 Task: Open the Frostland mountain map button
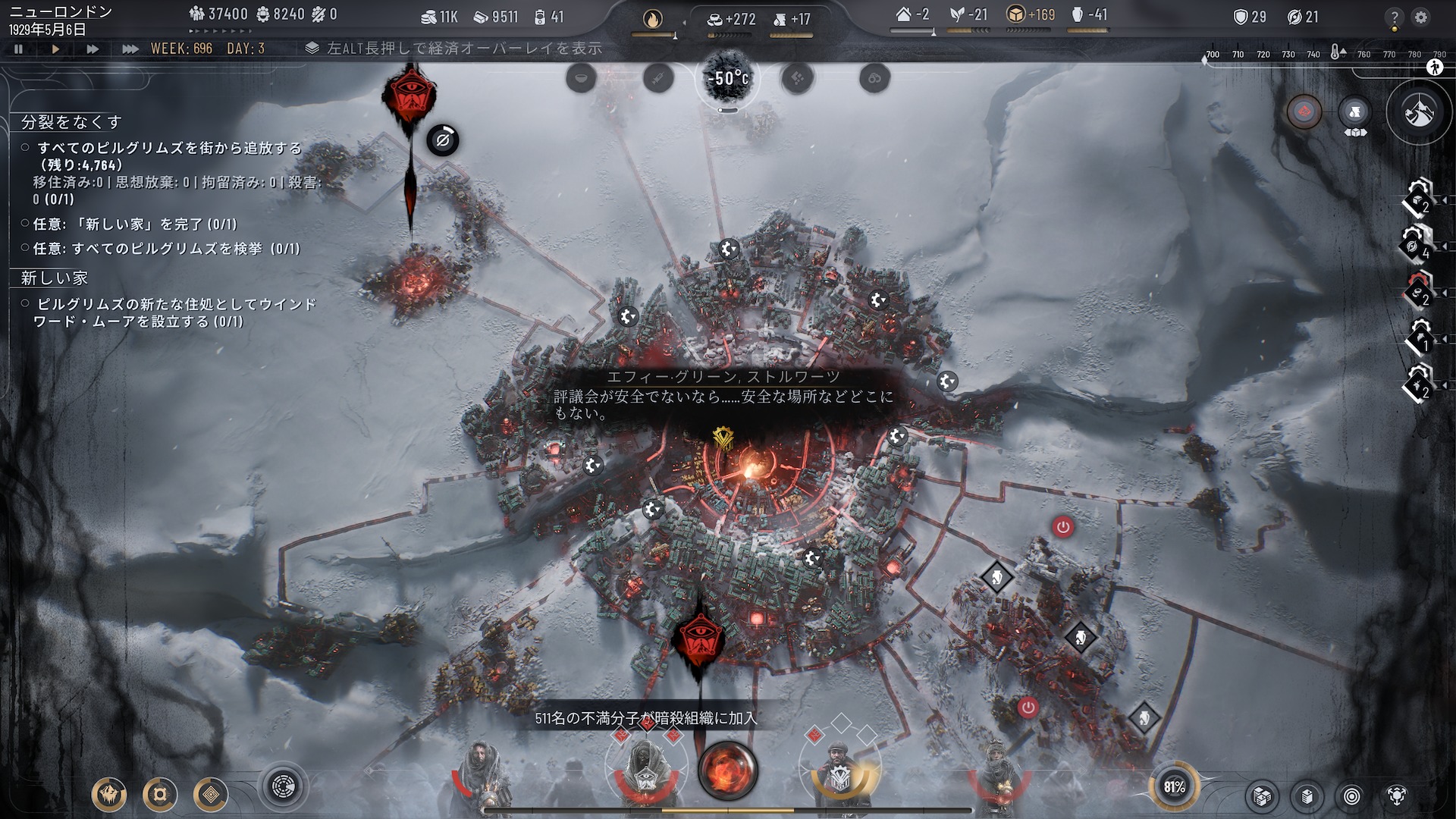(1419, 113)
